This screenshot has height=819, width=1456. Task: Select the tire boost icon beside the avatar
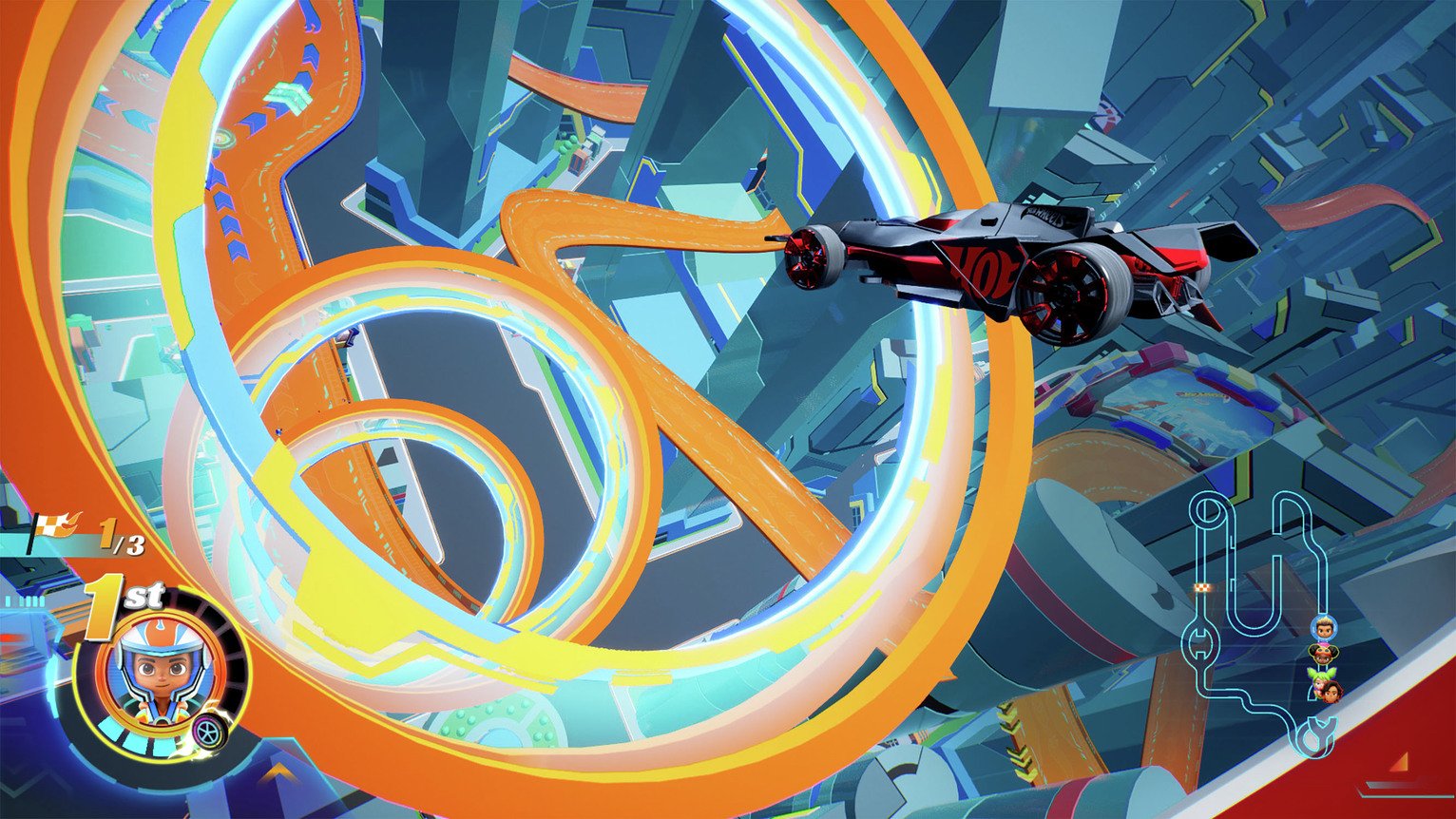pos(208,732)
